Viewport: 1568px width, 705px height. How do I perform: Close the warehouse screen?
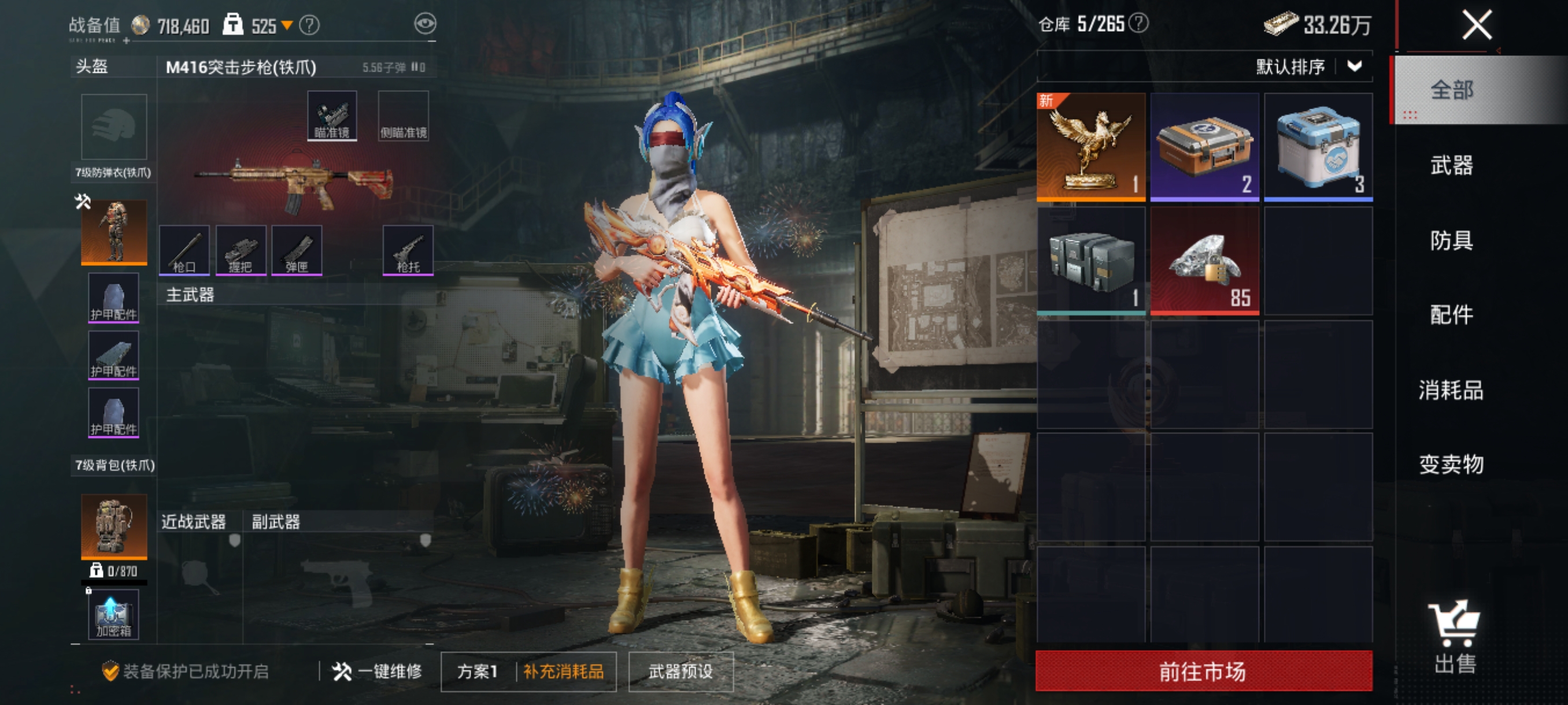click(x=1476, y=26)
